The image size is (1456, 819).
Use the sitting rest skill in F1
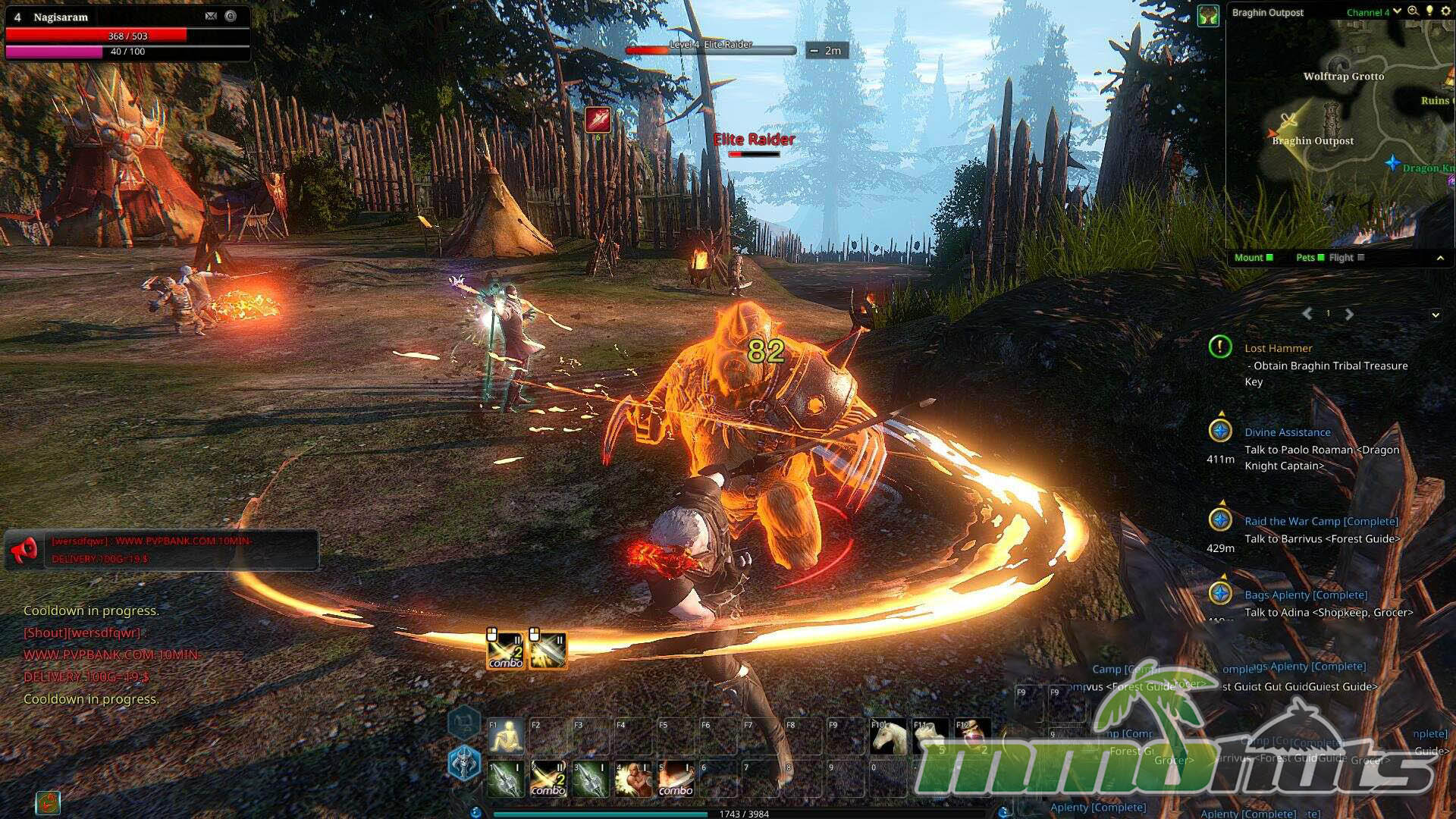tap(506, 736)
